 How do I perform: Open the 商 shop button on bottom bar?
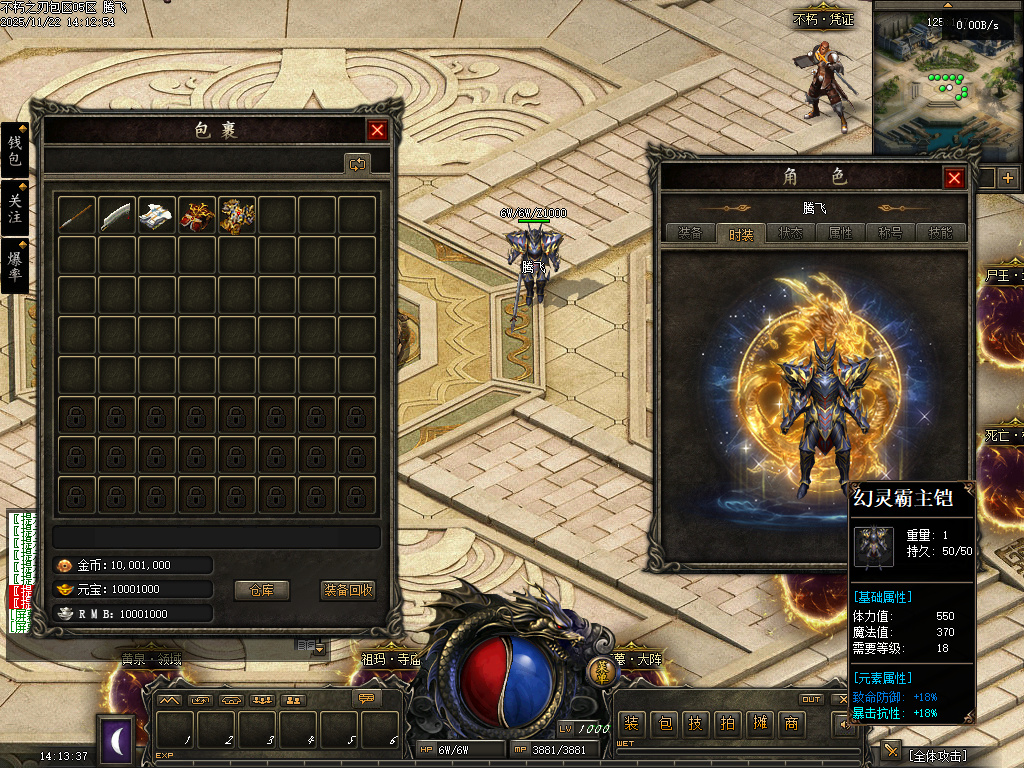click(x=792, y=724)
